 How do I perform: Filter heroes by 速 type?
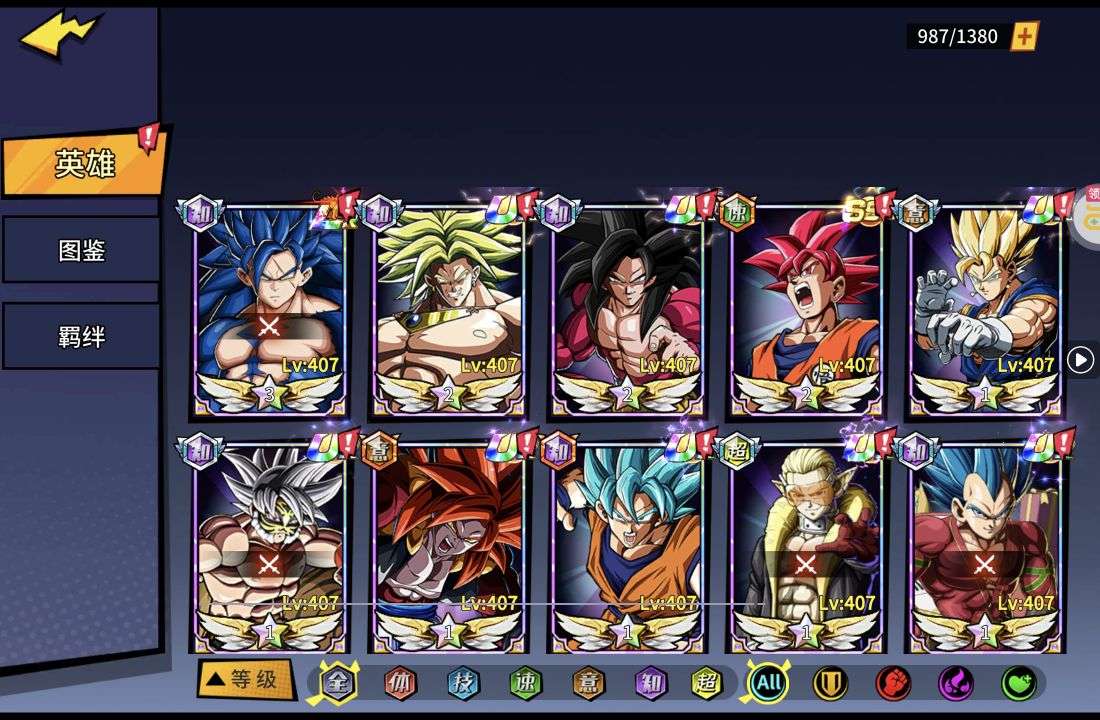[525, 683]
